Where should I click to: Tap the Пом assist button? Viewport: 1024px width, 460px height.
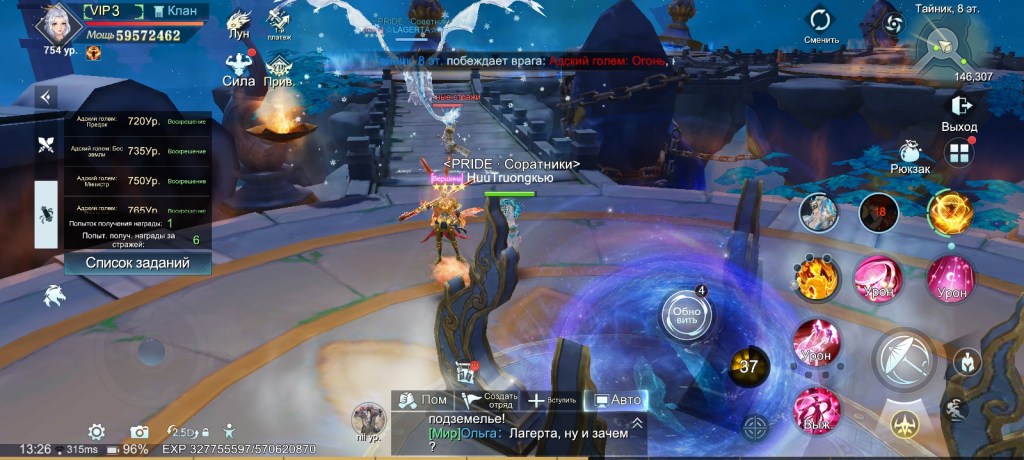click(421, 400)
